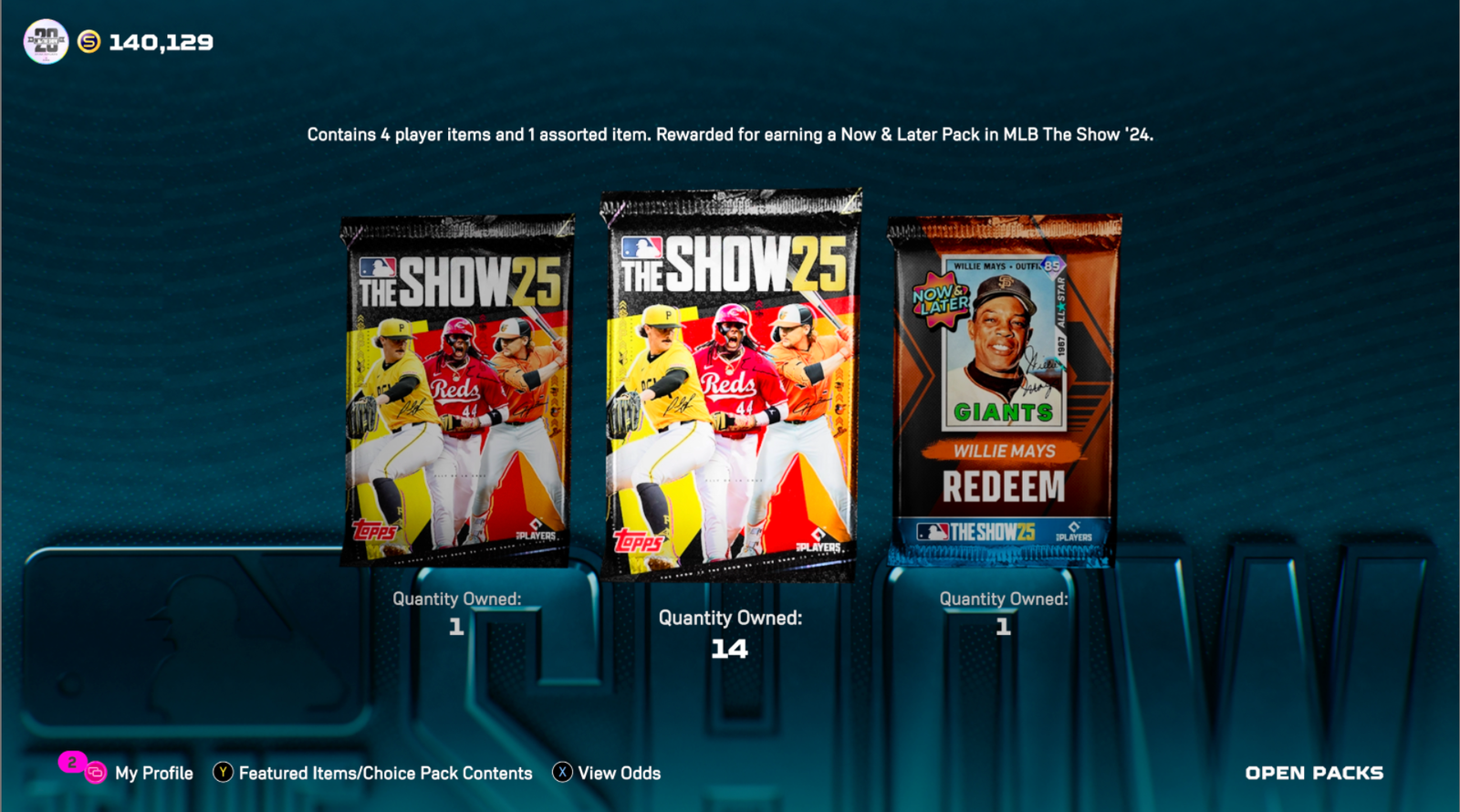Select the middle The Show 25 pack
The image size is (1460, 812).
tap(730, 383)
